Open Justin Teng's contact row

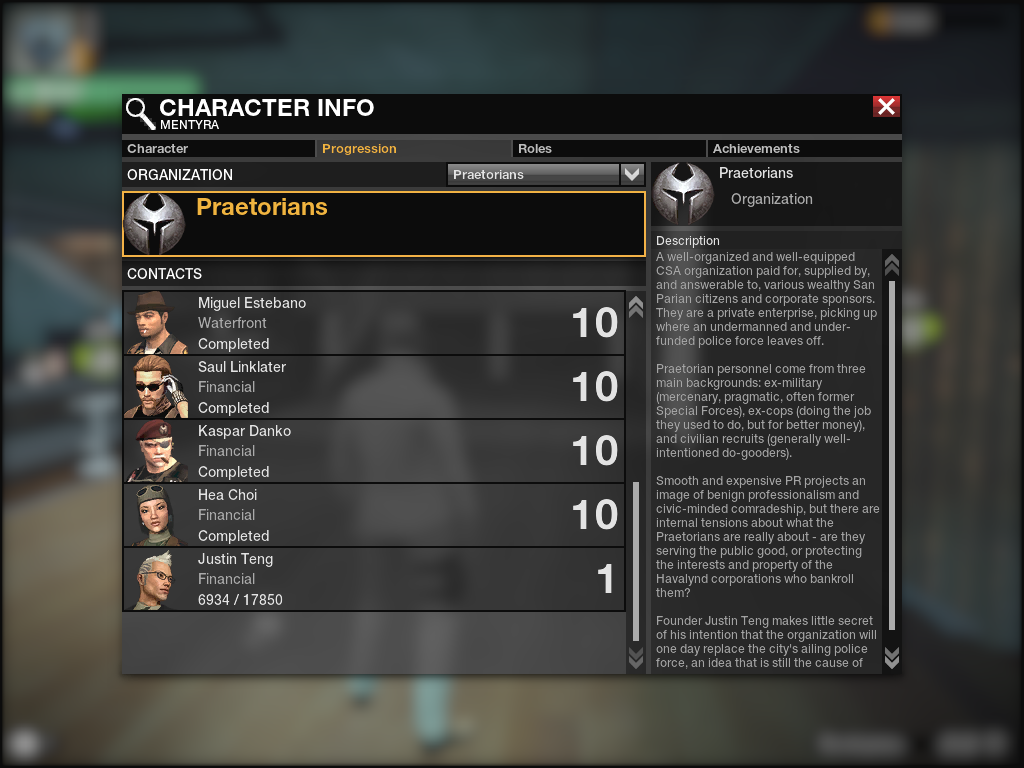coord(373,579)
